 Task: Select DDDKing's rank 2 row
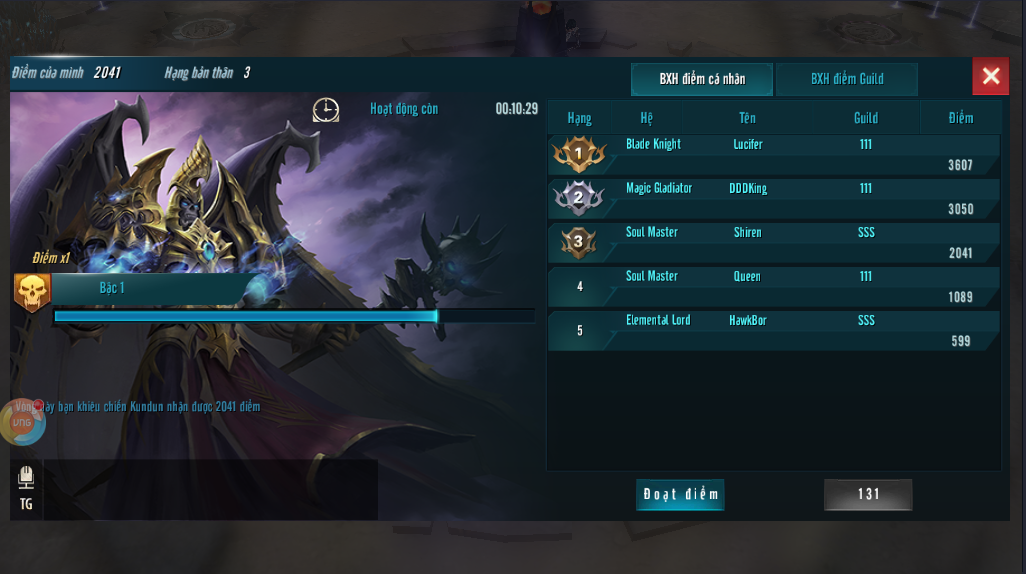pyautogui.click(x=774, y=198)
